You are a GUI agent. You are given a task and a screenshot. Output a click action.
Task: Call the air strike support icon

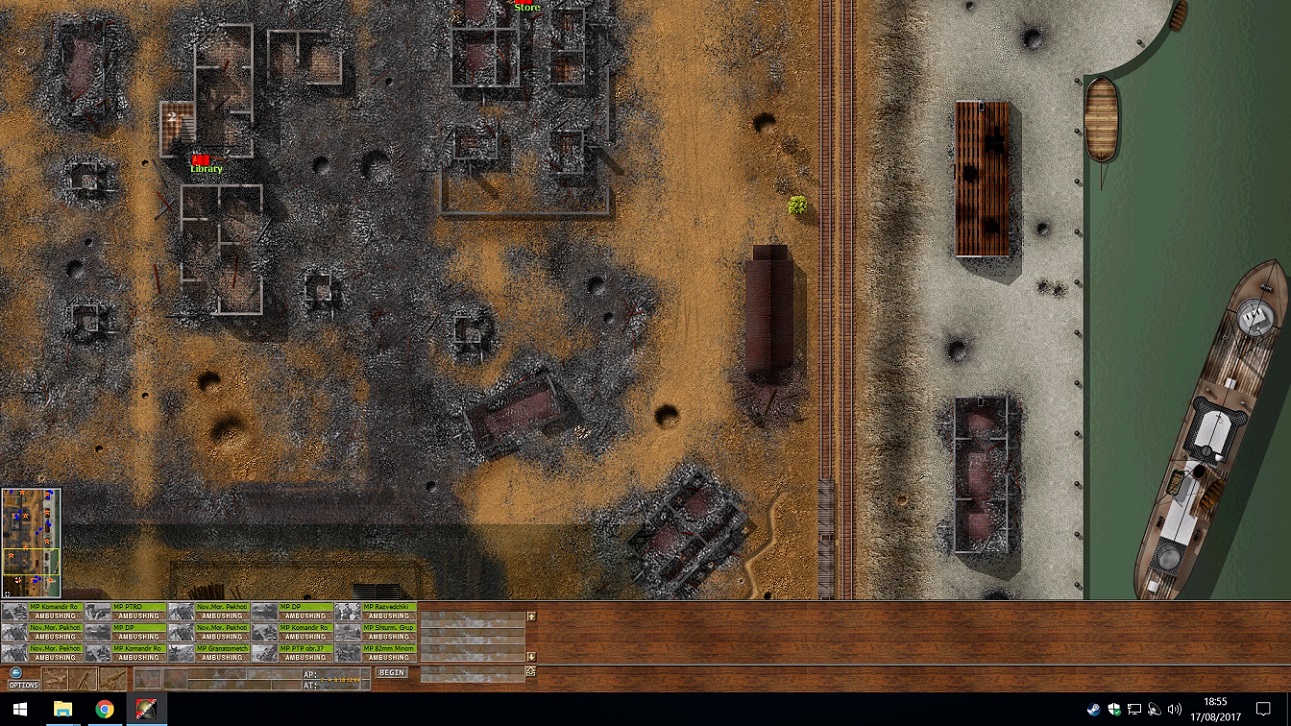56,679
